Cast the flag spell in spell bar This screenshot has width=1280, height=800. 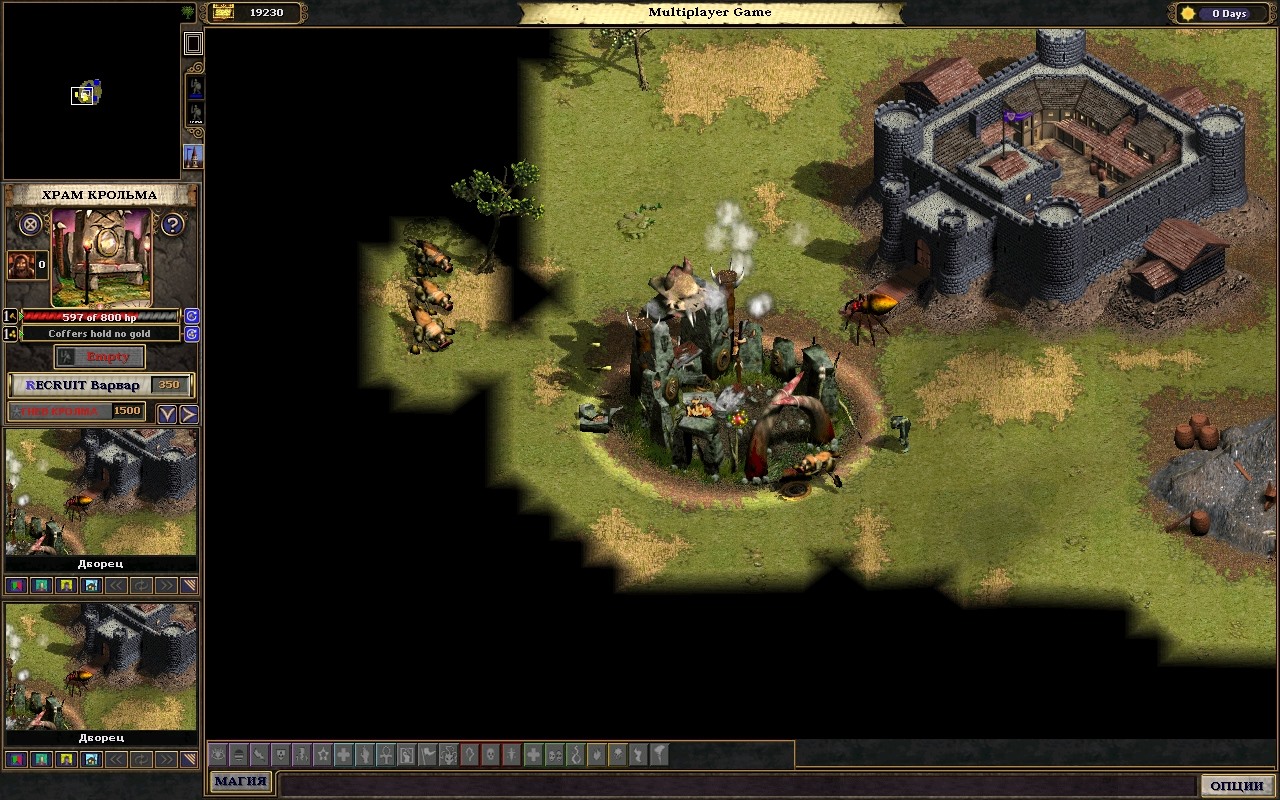[428, 755]
